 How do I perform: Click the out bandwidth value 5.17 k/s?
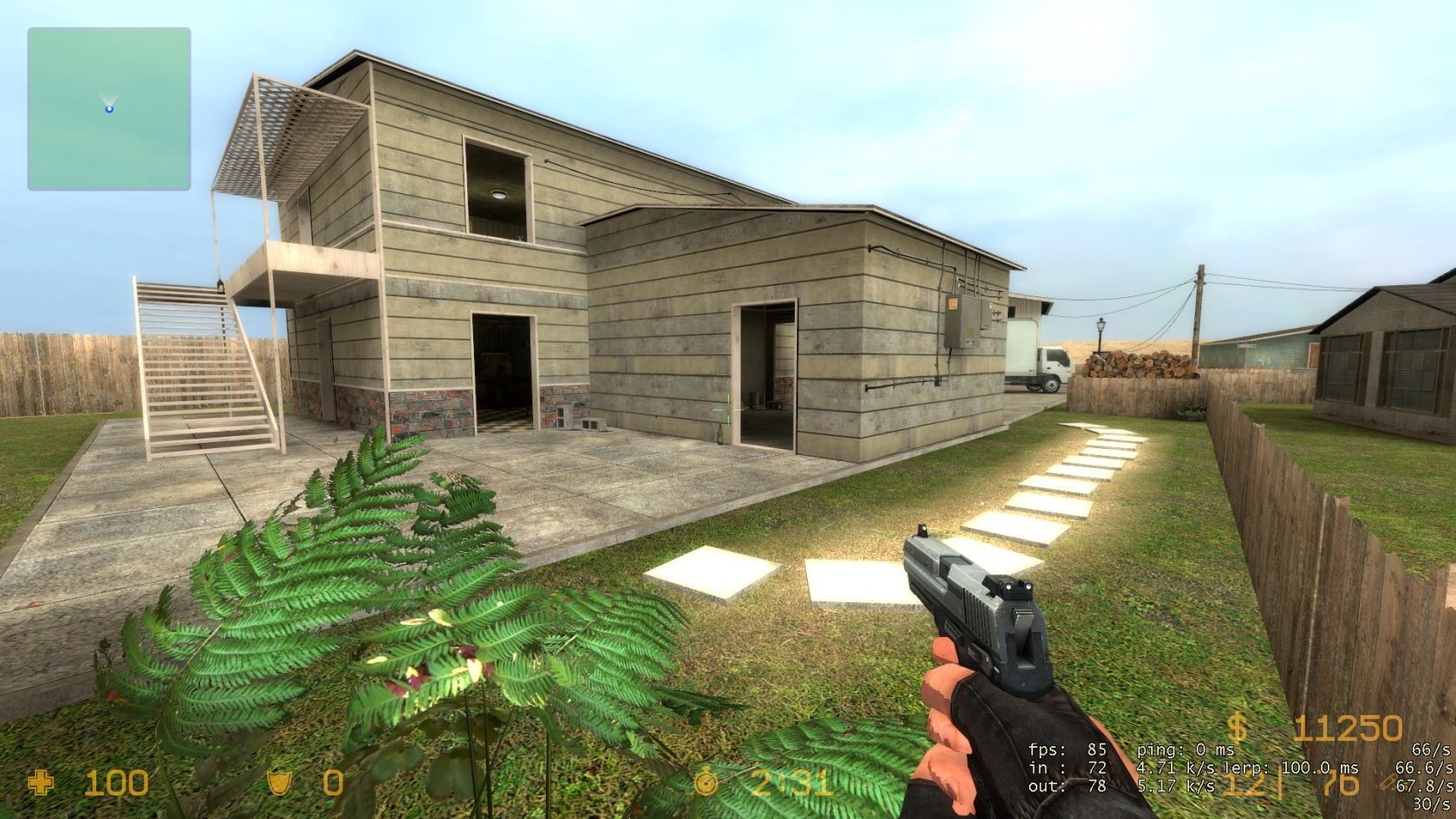pyautogui.click(x=1177, y=785)
